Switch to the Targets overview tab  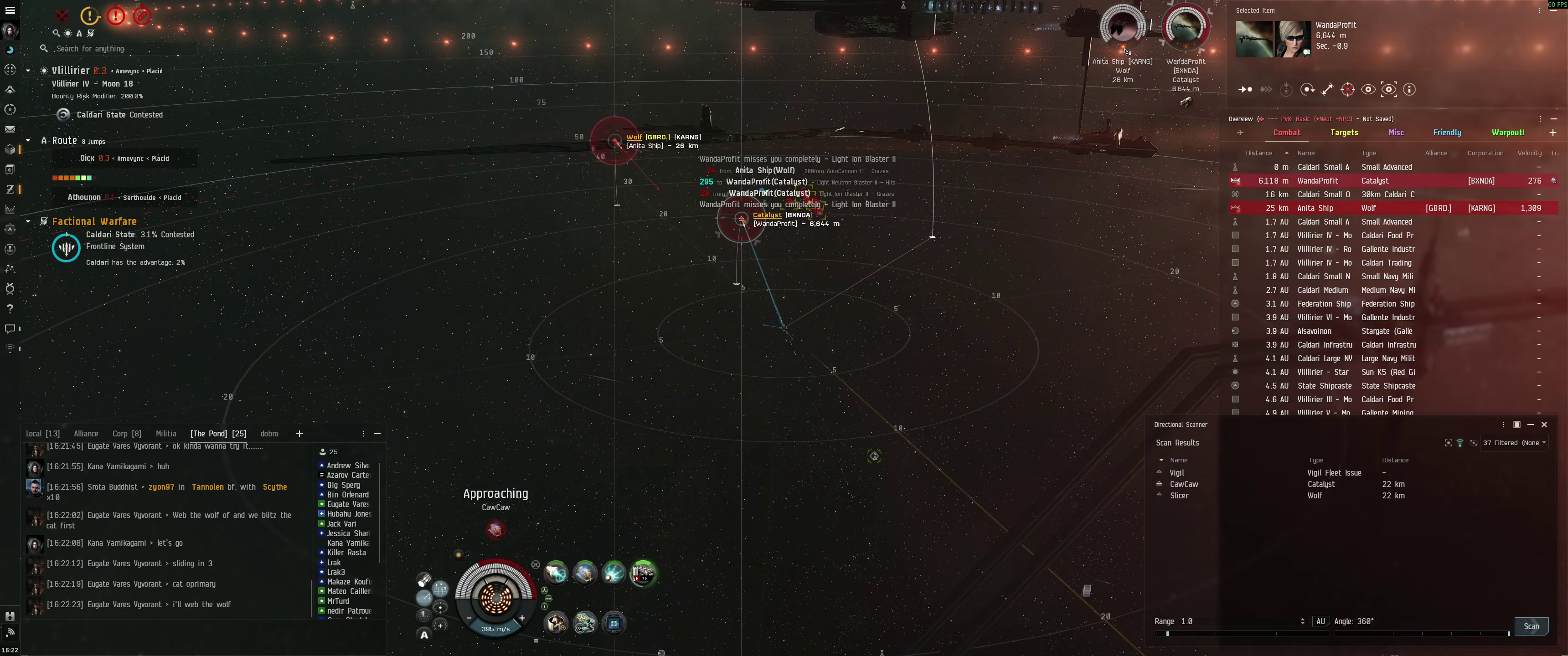pyautogui.click(x=1343, y=133)
